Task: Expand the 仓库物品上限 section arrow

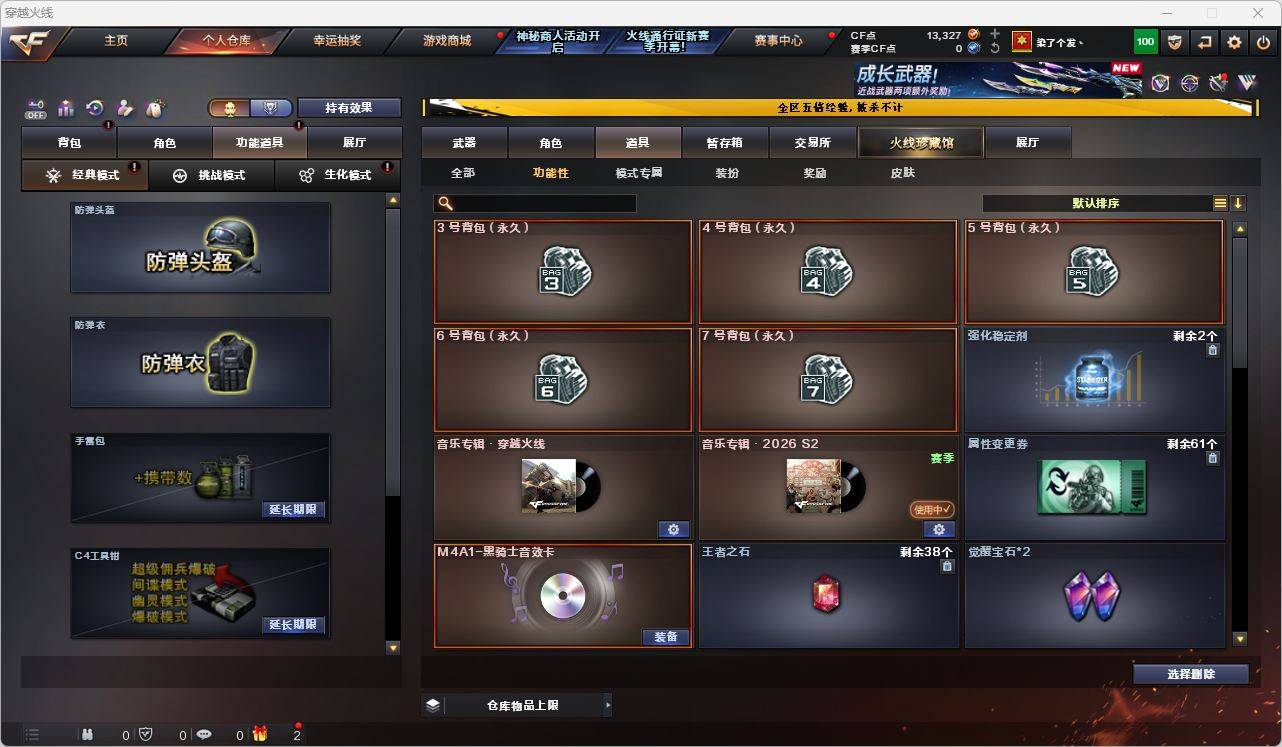Action: [608, 704]
